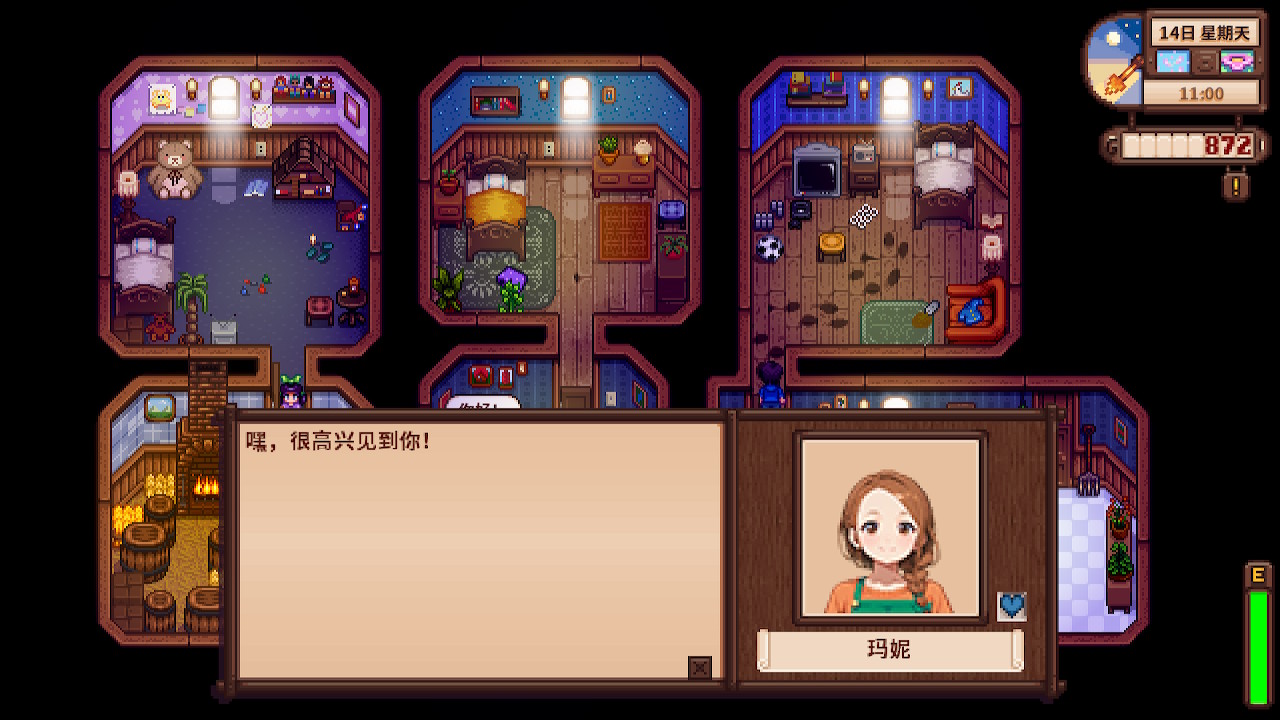Close the dialogue box with the X icon
Image resolution: width=1280 pixels, height=720 pixels.
[x=700, y=668]
